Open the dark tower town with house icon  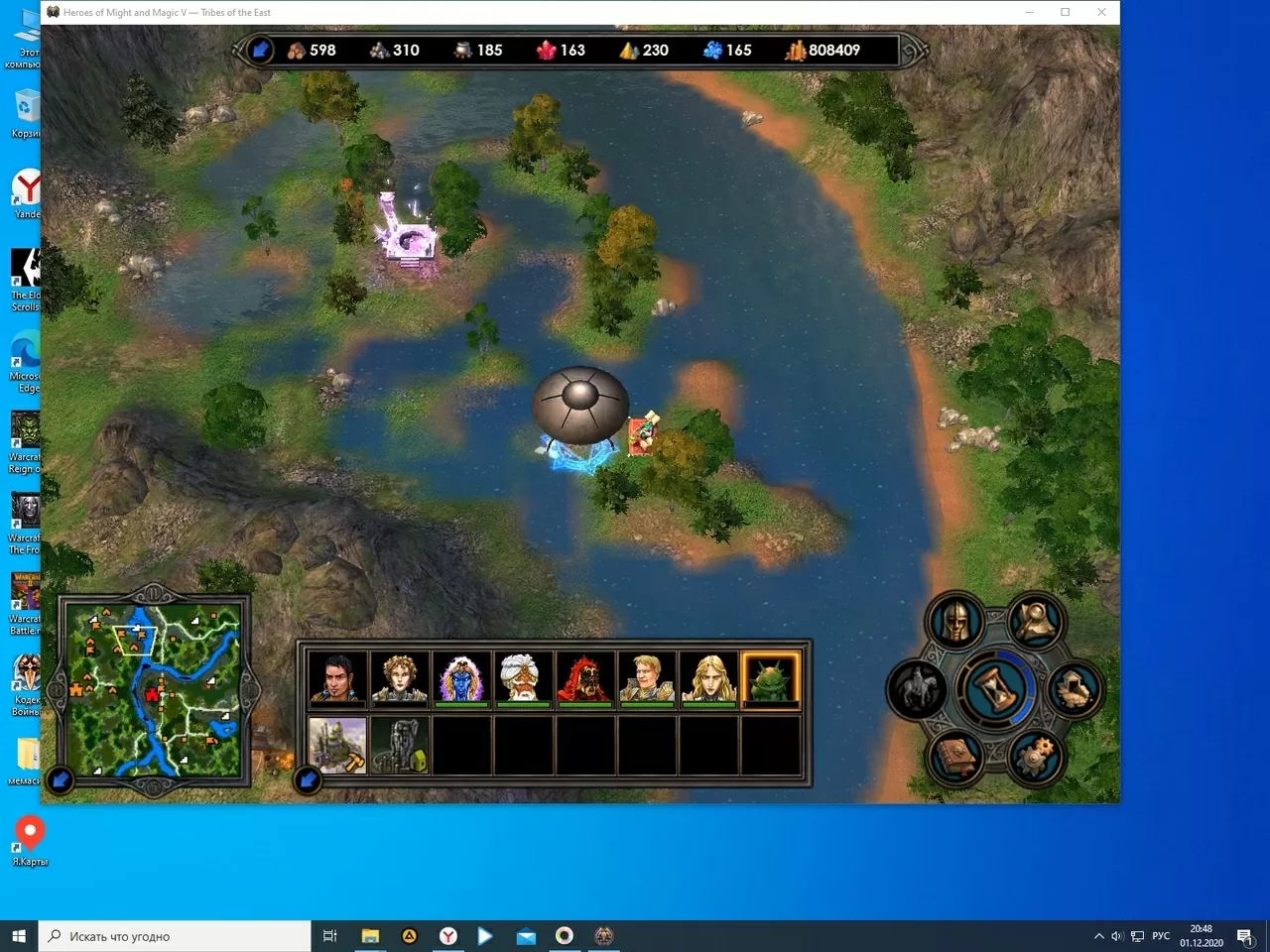(400, 745)
